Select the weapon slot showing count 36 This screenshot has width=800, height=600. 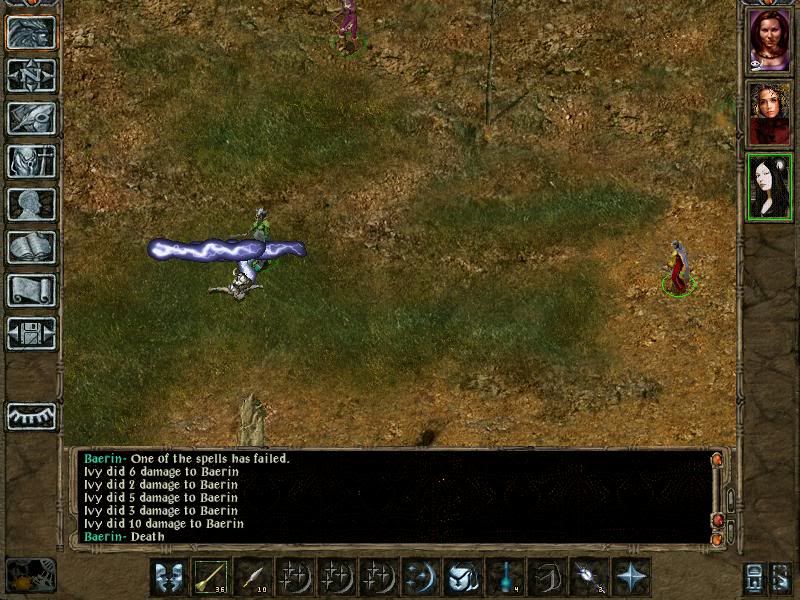[x=211, y=578]
